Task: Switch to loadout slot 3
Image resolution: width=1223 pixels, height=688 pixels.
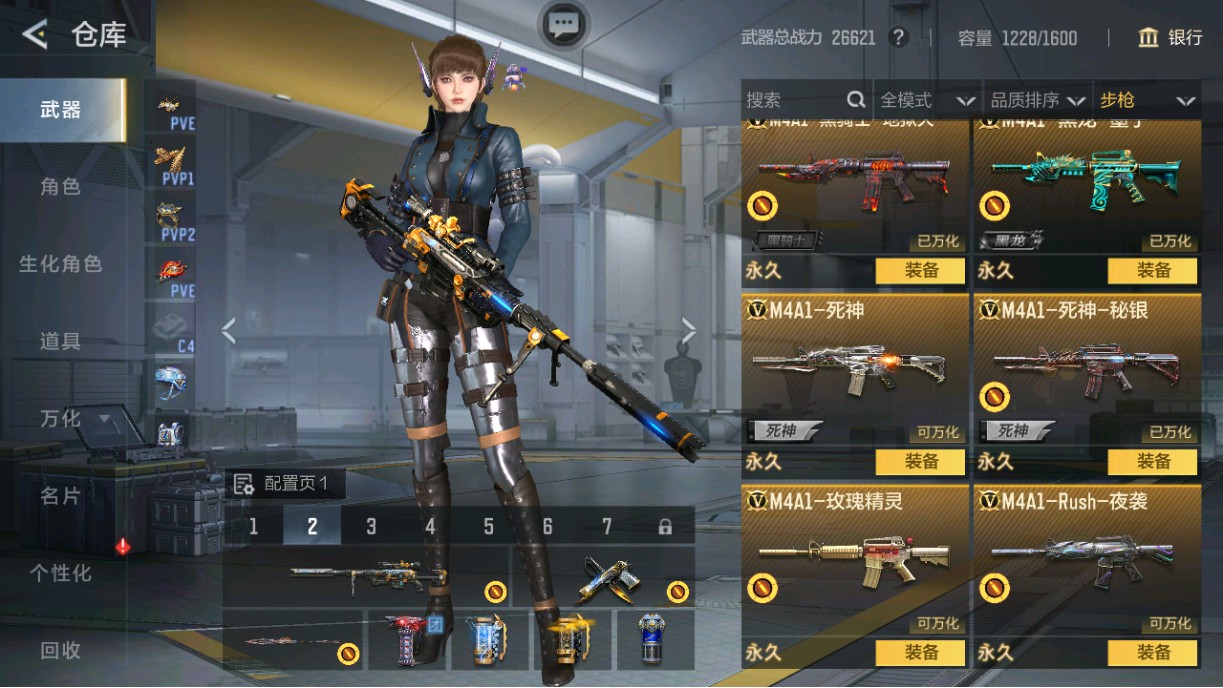Action: click(x=371, y=526)
